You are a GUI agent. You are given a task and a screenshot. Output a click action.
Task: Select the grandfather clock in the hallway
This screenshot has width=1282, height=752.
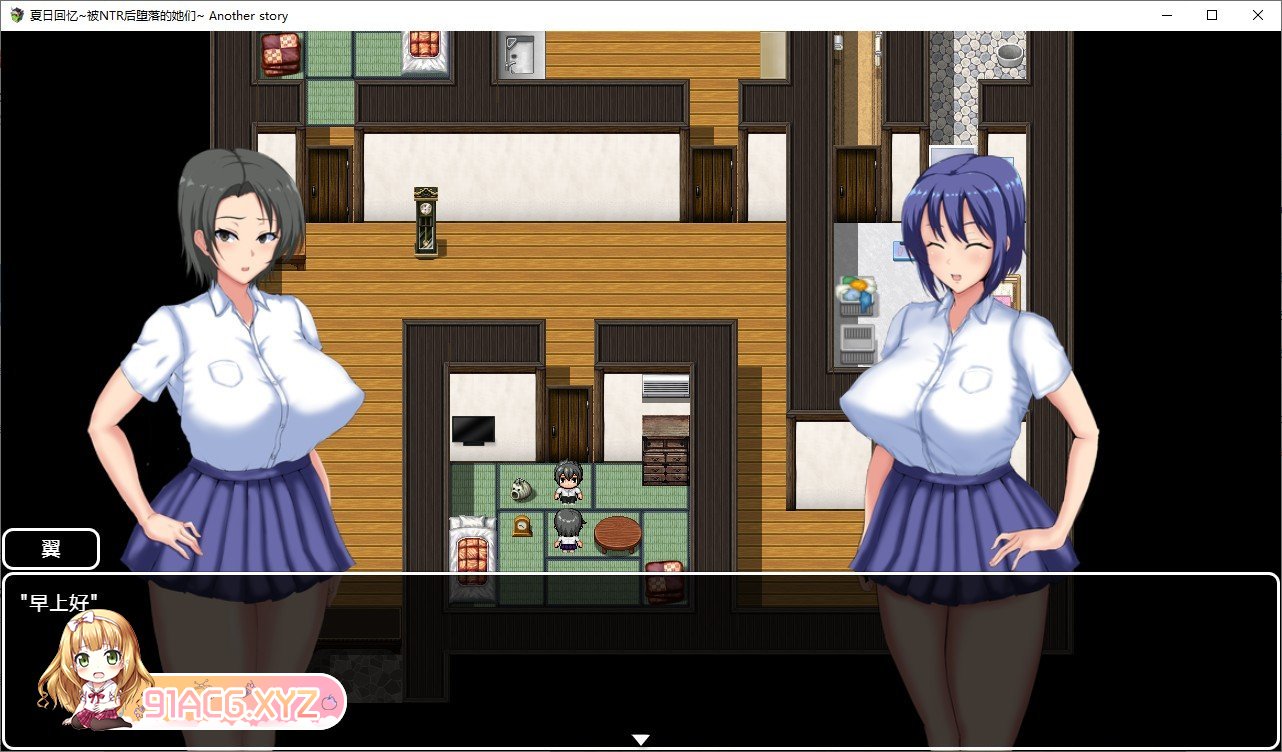coord(423,222)
